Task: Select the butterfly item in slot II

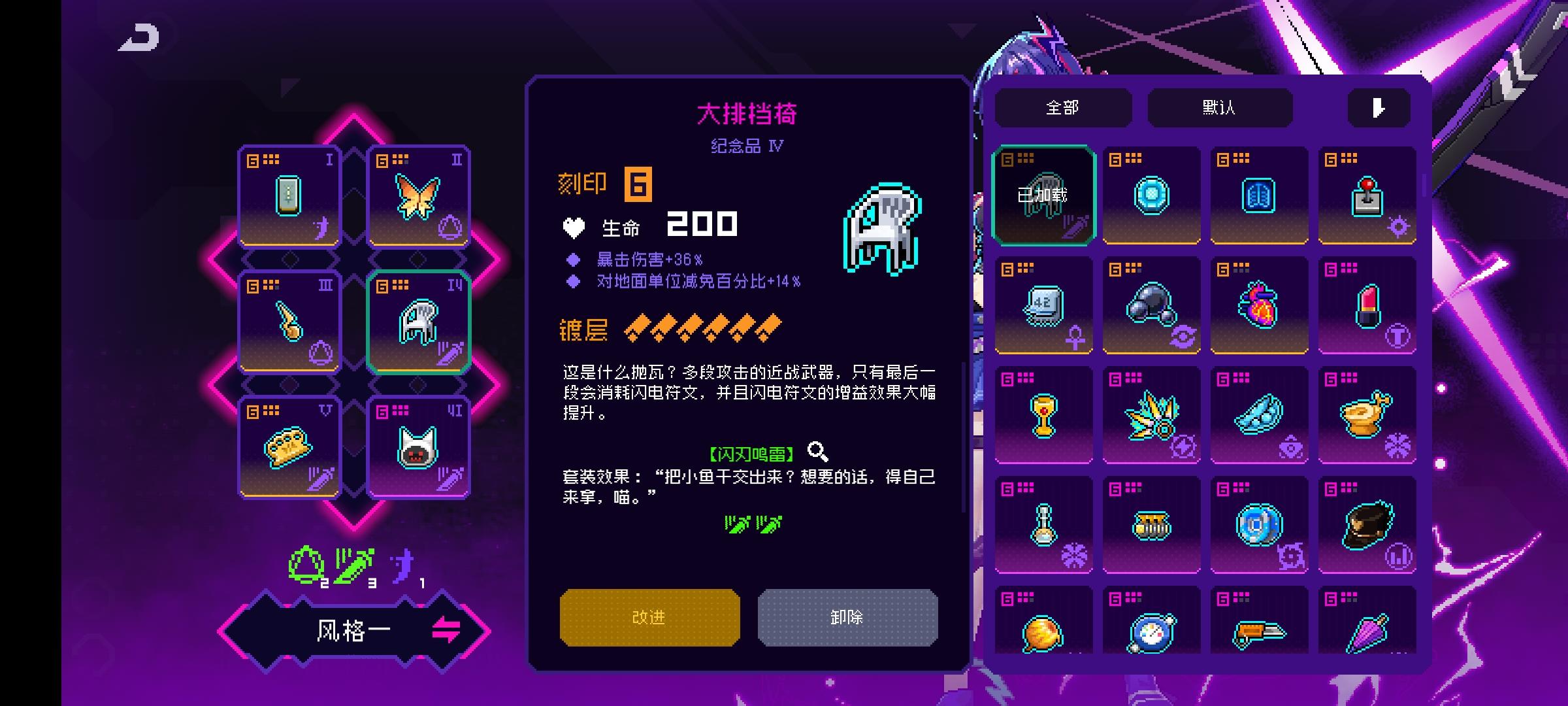Action: pos(418,196)
